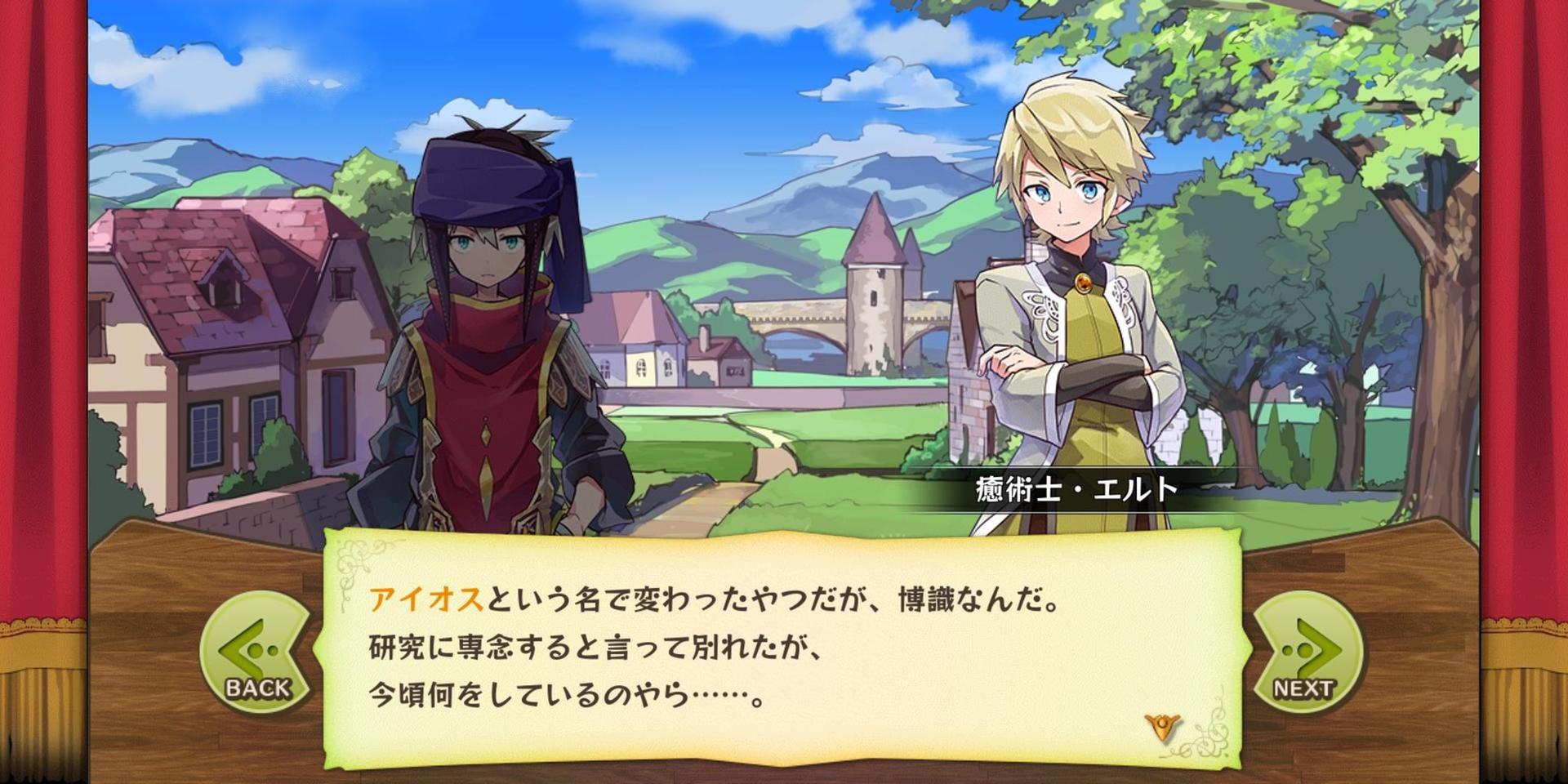This screenshot has width=1568, height=784.
Task: Click the golden dialogue continue arrow
Action: pyautogui.click(x=1162, y=725)
